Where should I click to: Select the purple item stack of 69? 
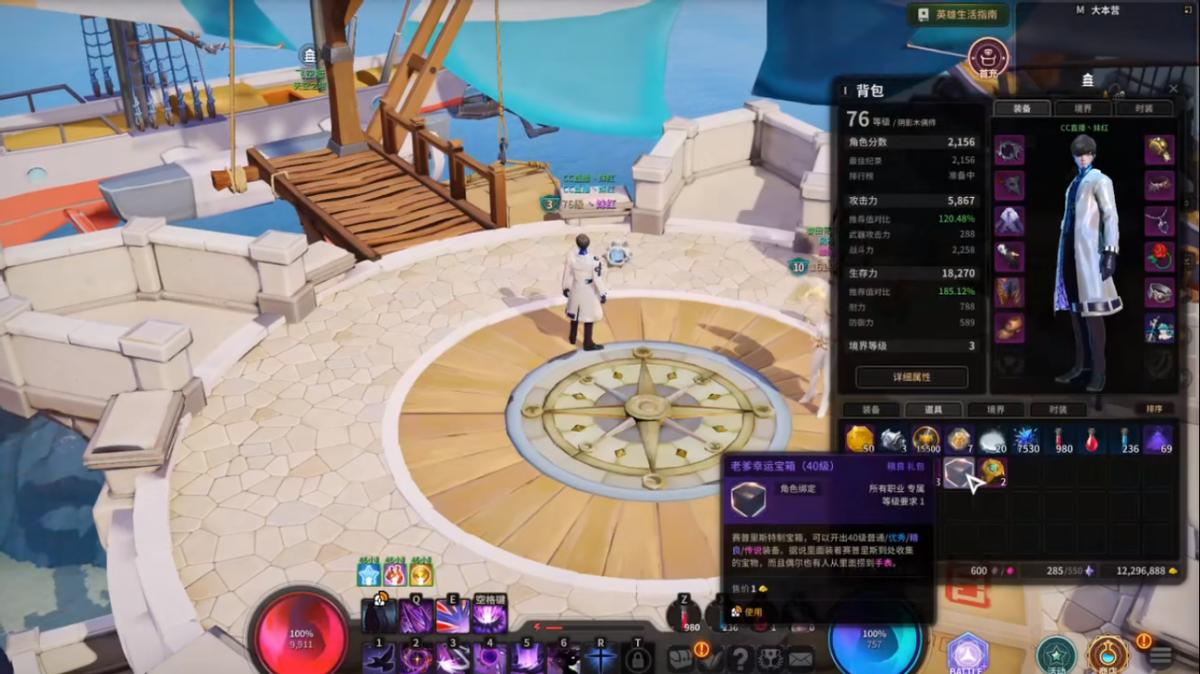[x=1158, y=439]
